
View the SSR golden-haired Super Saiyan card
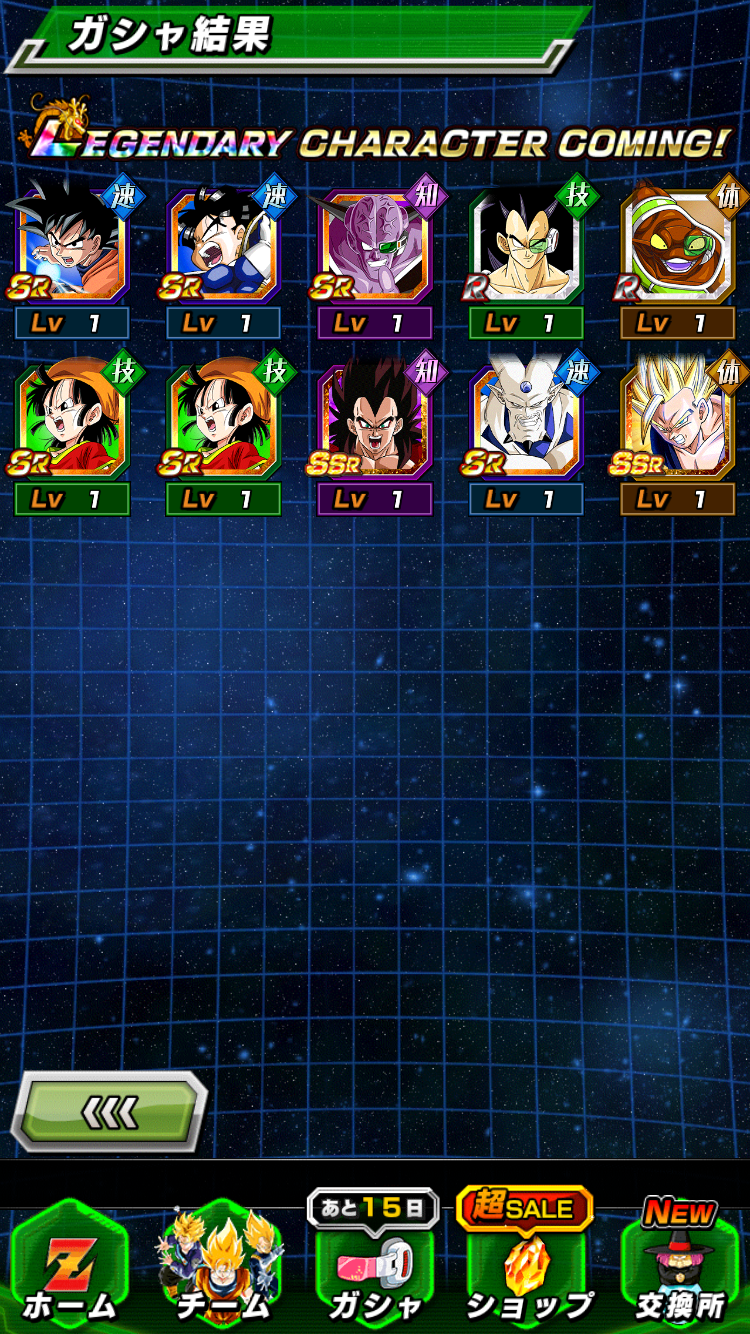pos(678,422)
